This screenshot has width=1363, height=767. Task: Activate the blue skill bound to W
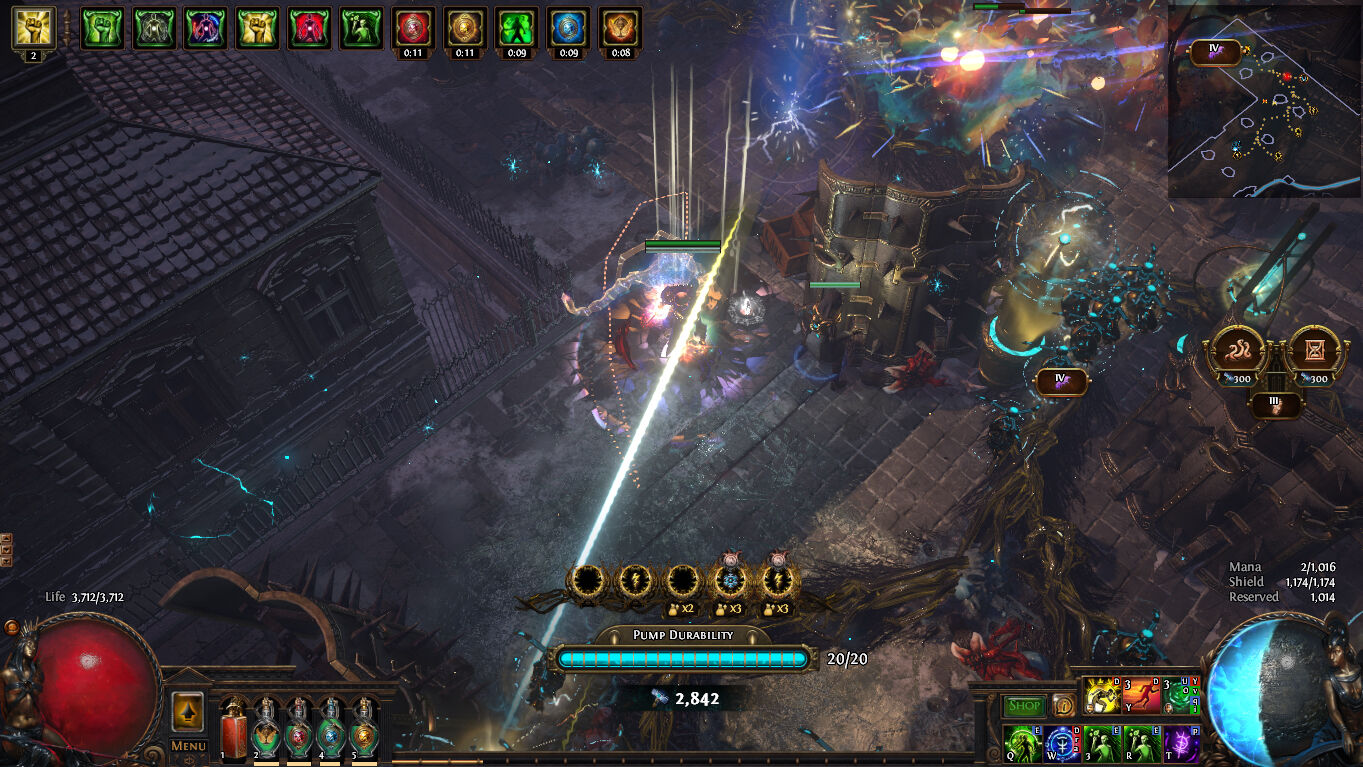(1061, 744)
